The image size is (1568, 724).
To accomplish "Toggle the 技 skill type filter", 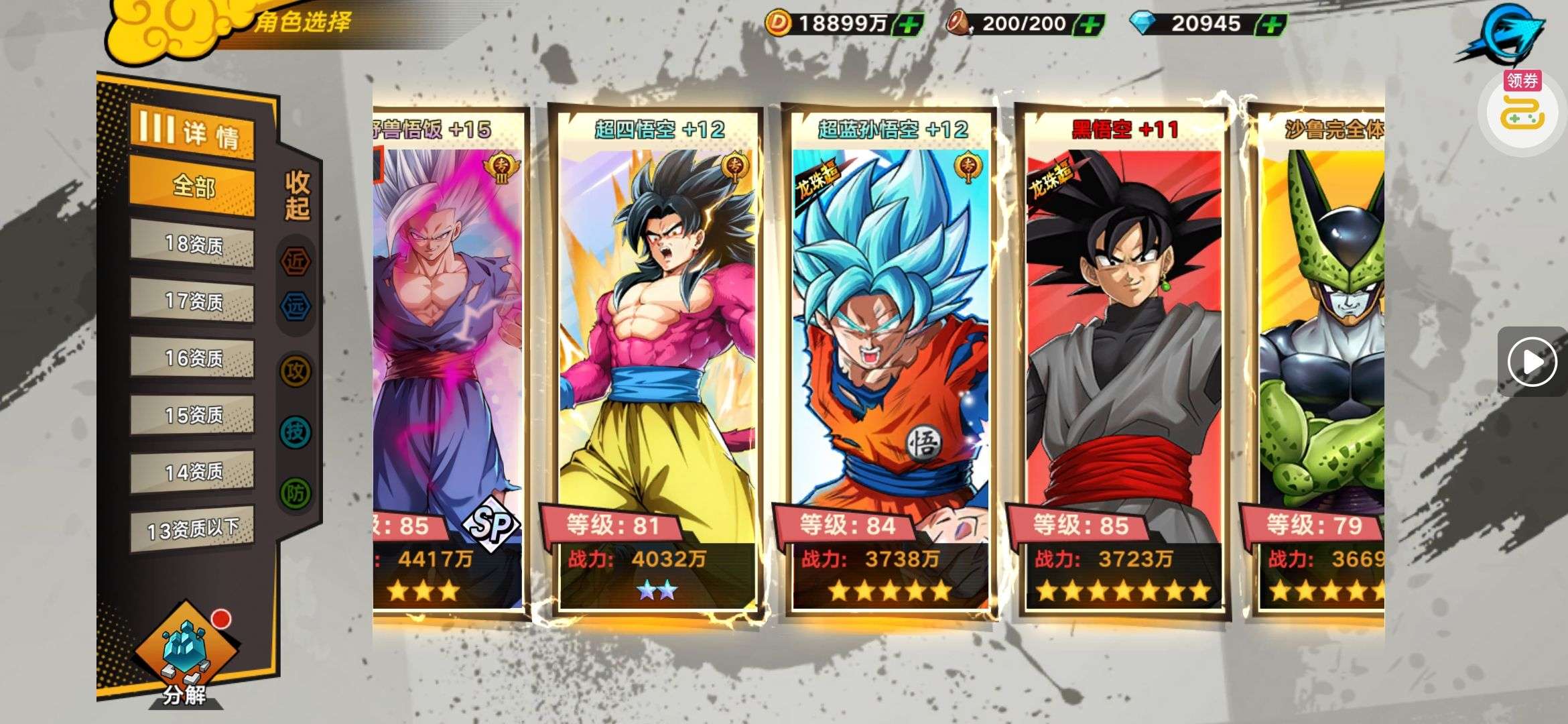I will (296, 432).
